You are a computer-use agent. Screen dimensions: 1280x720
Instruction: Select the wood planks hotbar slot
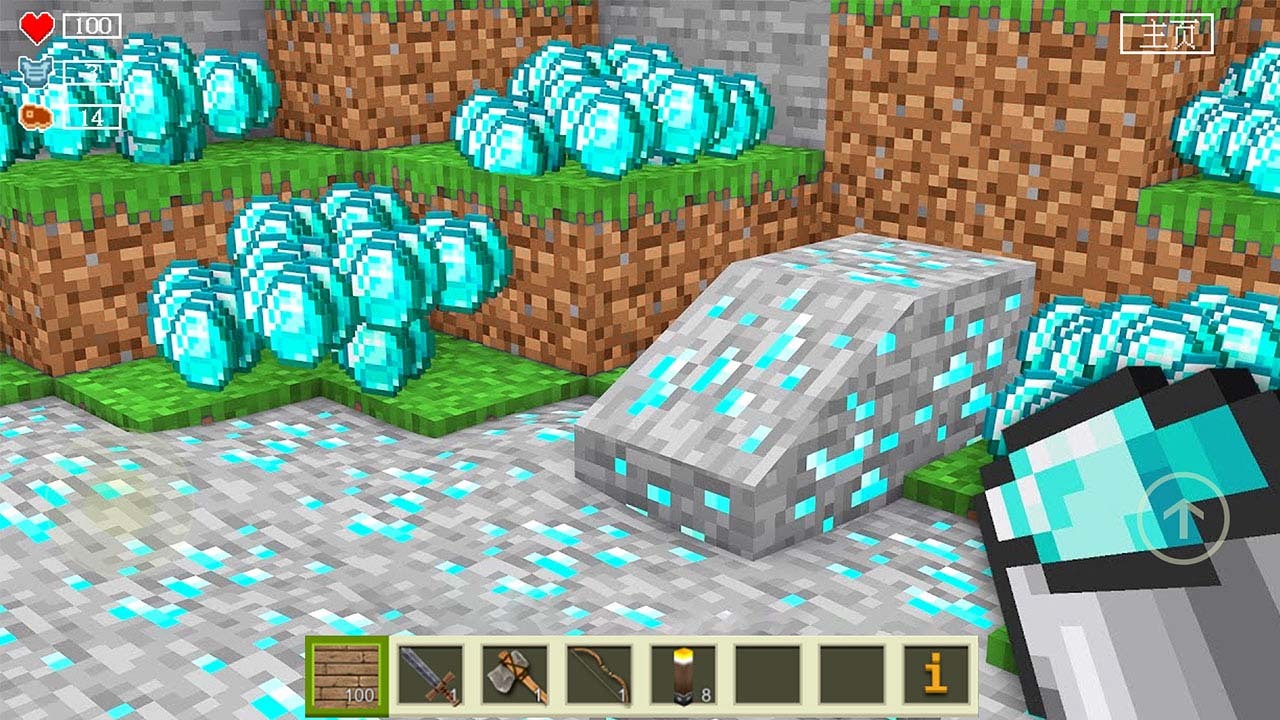(347, 676)
